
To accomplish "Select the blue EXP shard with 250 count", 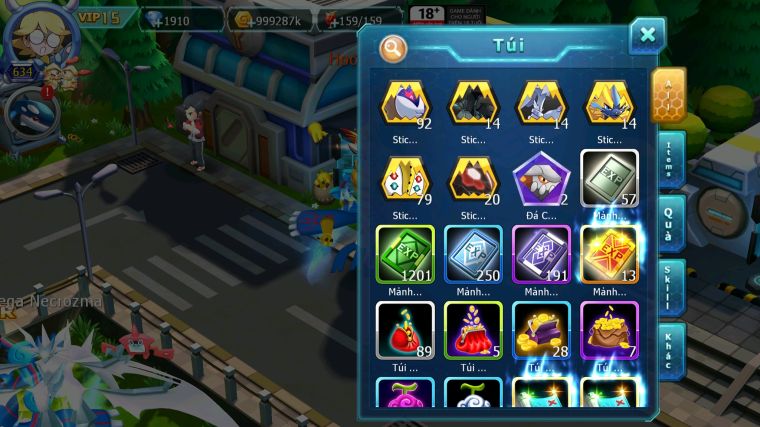I will pos(473,253).
